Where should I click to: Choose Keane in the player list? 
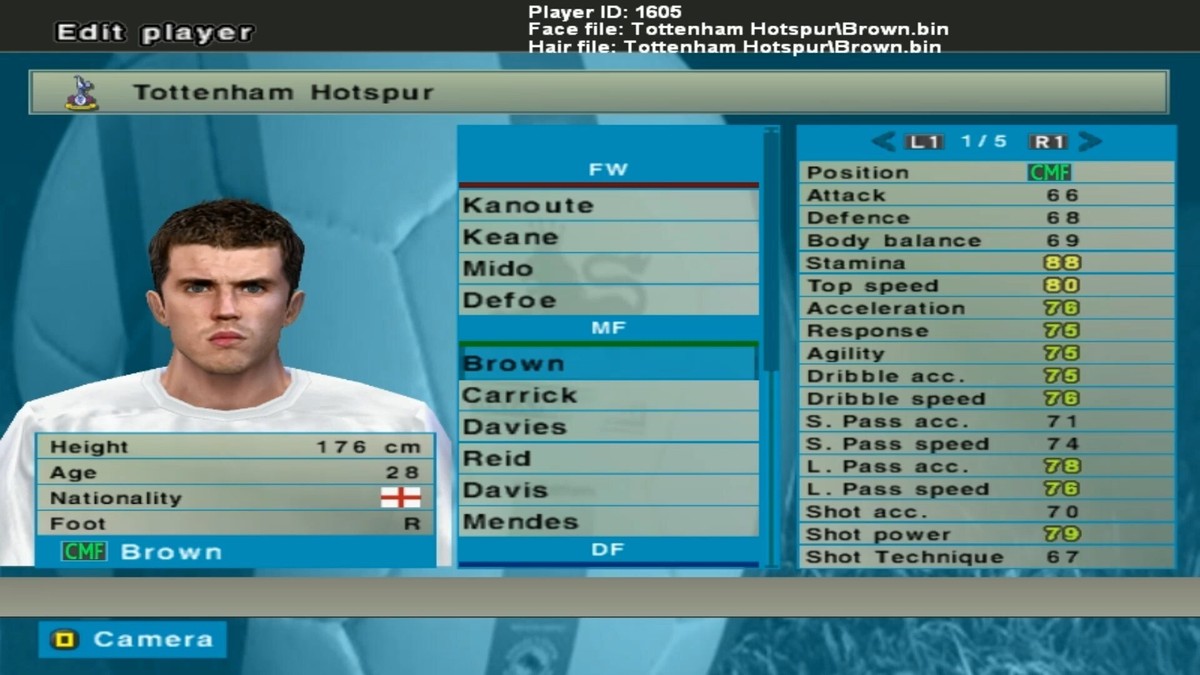point(608,238)
